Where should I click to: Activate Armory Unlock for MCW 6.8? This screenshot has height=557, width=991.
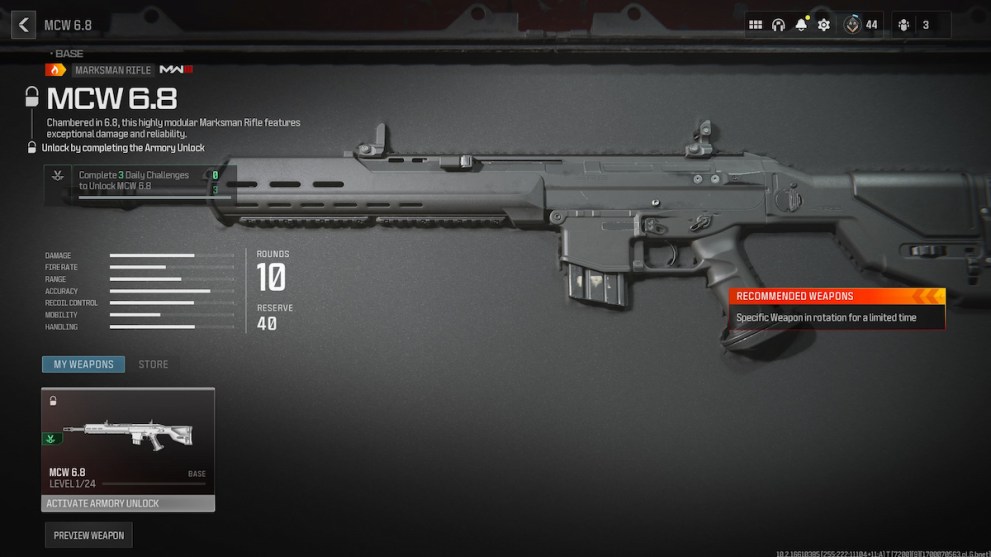pyautogui.click(x=127, y=503)
